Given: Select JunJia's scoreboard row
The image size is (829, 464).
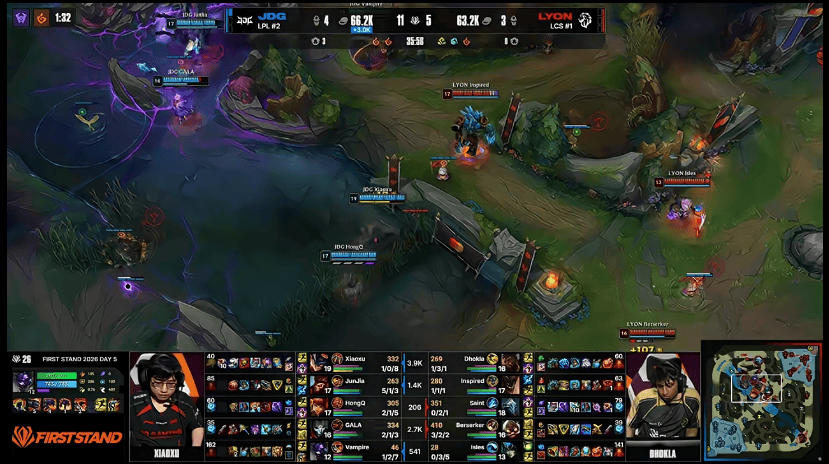Looking at the screenshot, I should tap(355, 384).
